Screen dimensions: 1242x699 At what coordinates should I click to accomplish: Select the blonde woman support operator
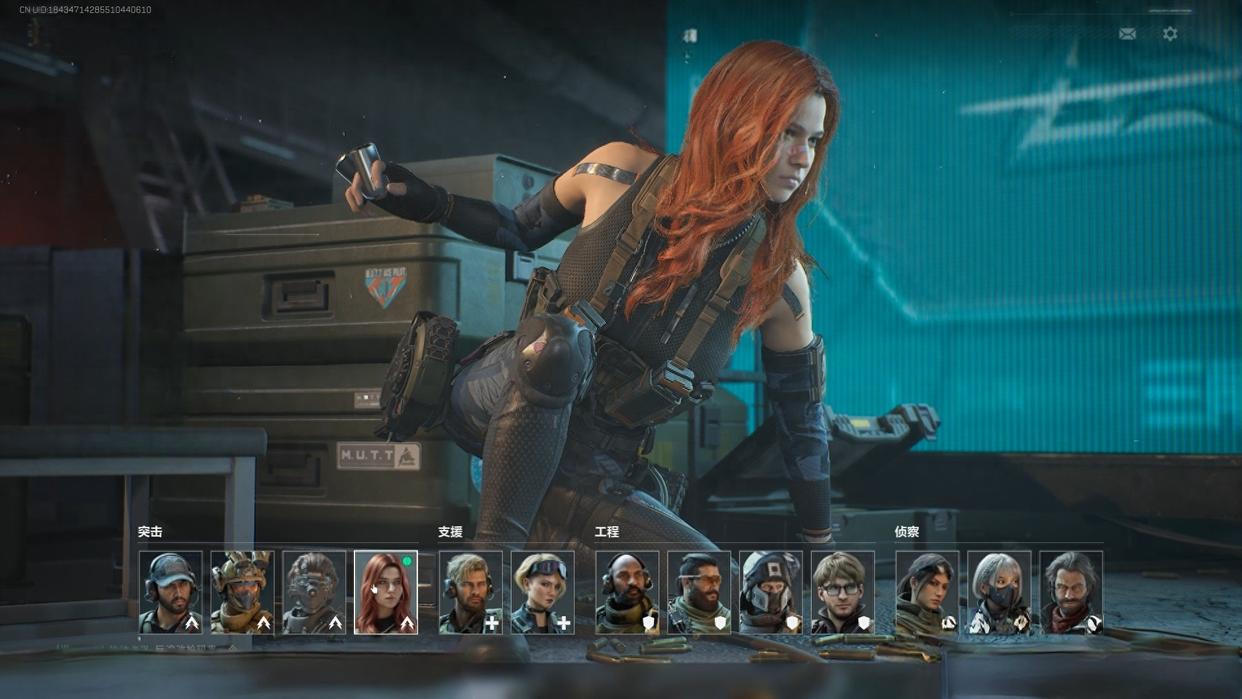pos(542,592)
